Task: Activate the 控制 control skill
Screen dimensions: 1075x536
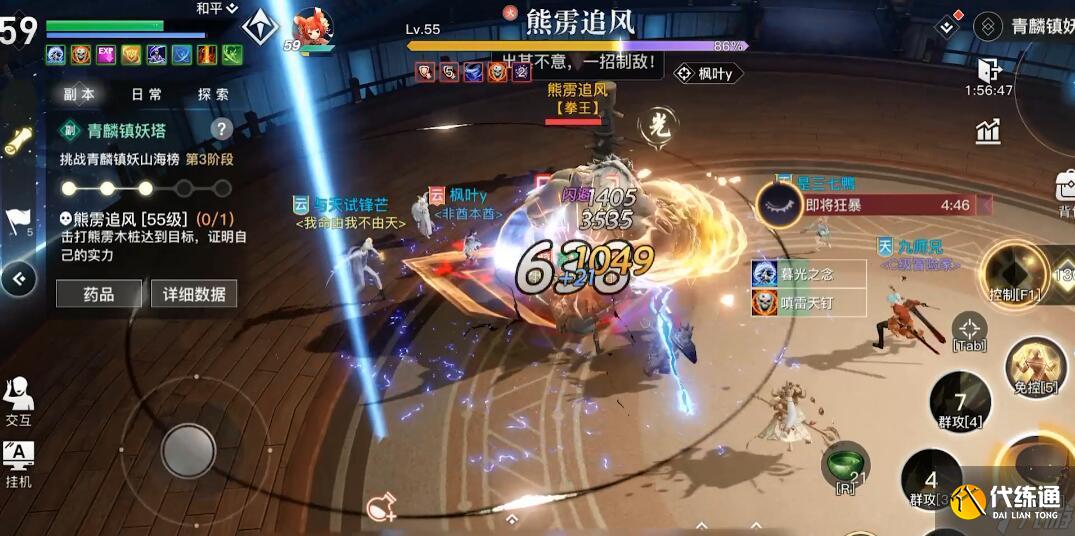Action: tap(1013, 271)
